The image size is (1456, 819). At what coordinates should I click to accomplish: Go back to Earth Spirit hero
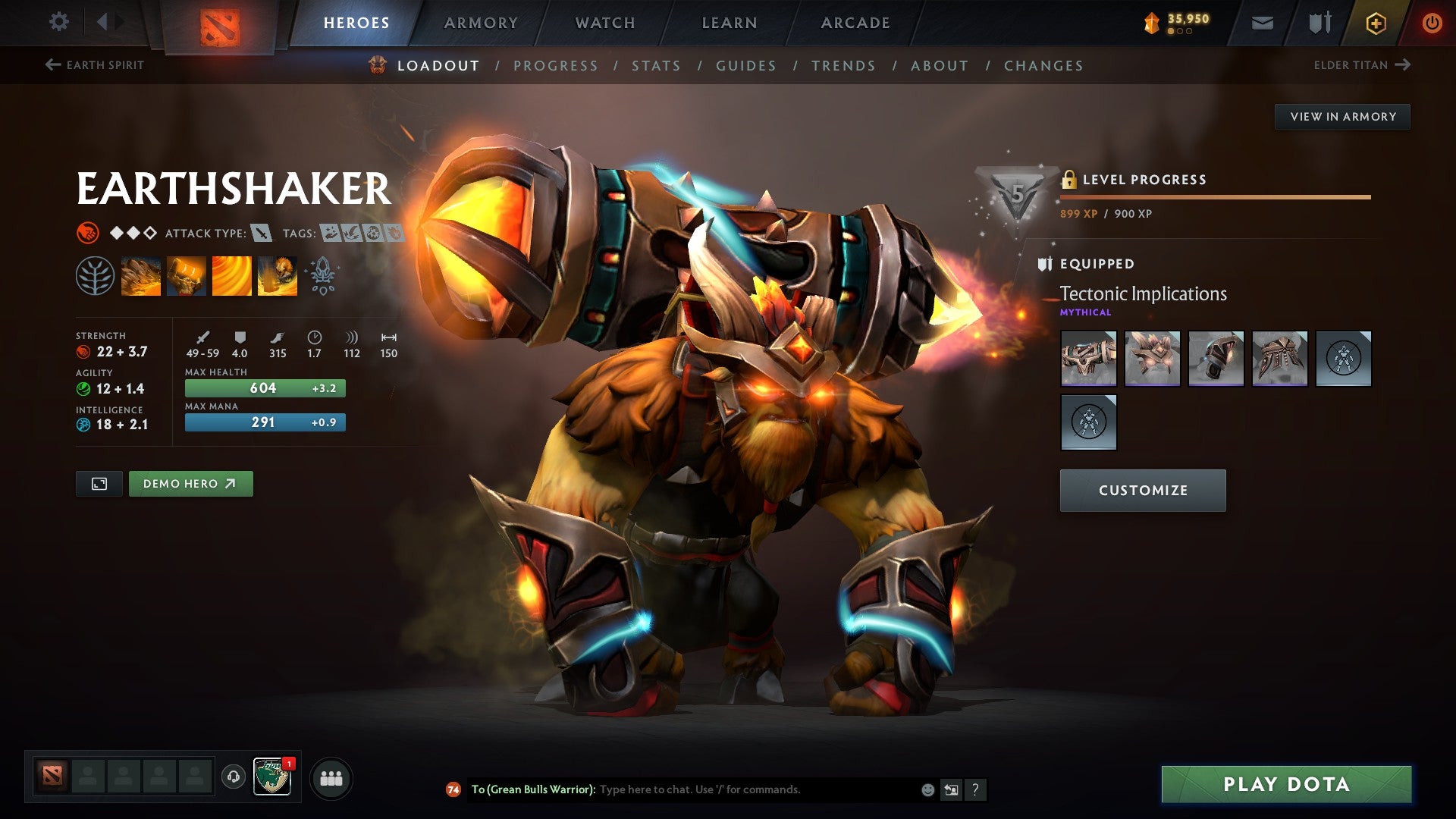(95, 65)
